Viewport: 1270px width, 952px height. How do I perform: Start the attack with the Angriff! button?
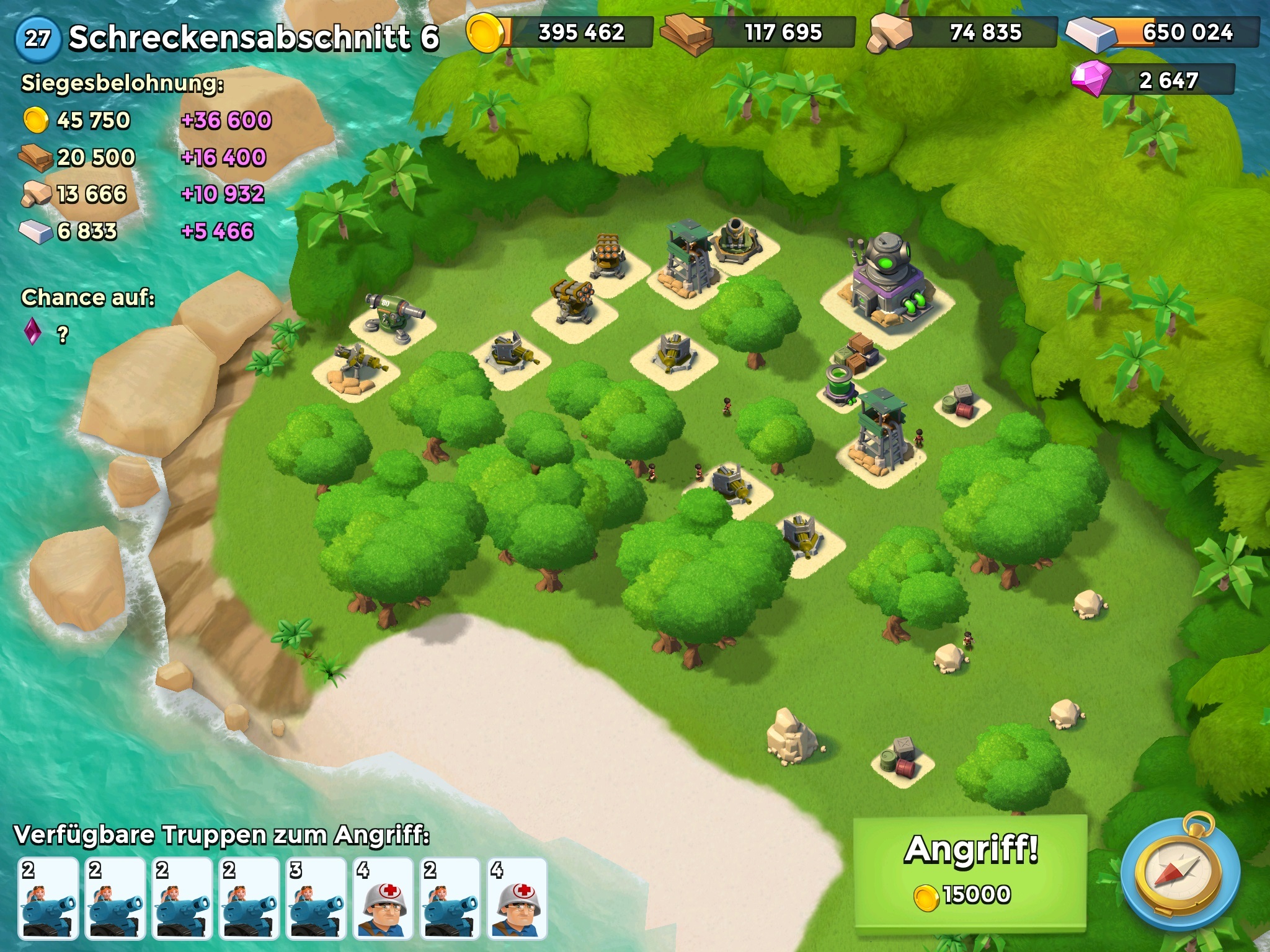[970, 871]
